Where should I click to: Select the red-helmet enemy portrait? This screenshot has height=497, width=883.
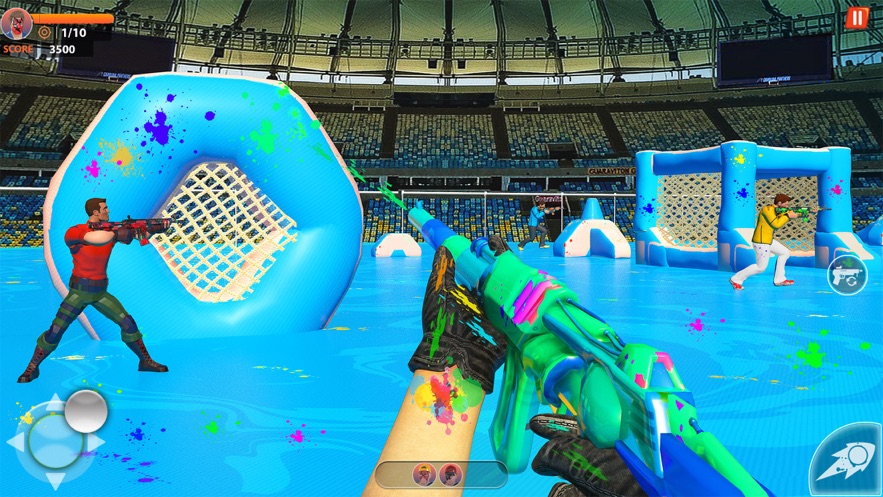(451, 474)
